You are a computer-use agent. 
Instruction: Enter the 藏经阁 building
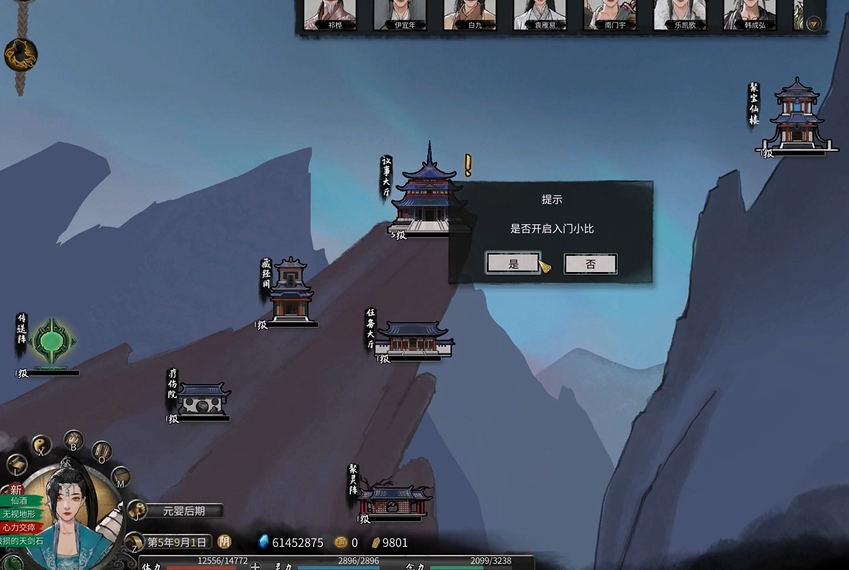tap(291, 292)
